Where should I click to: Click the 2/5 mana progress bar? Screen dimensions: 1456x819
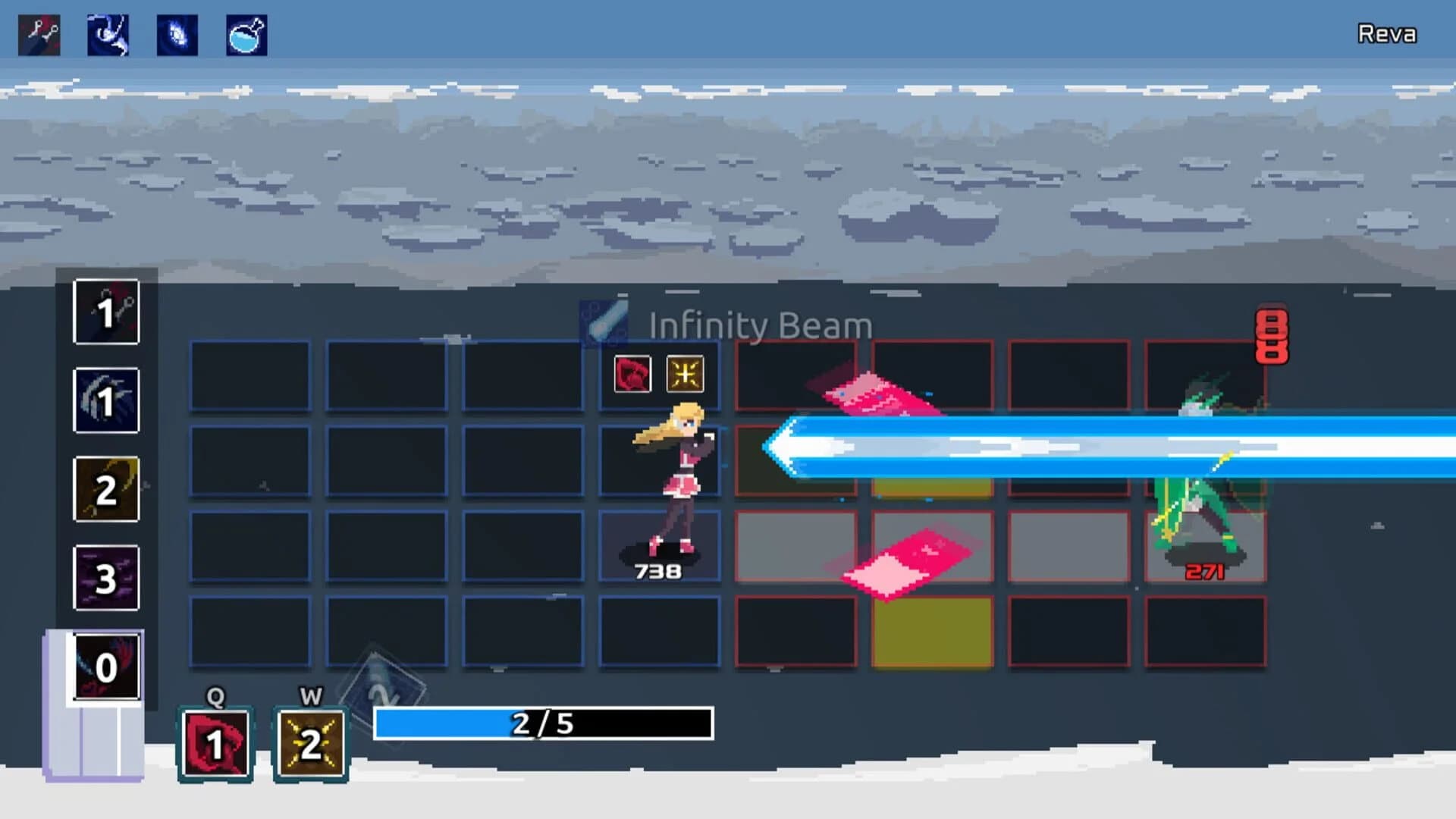pos(544,723)
